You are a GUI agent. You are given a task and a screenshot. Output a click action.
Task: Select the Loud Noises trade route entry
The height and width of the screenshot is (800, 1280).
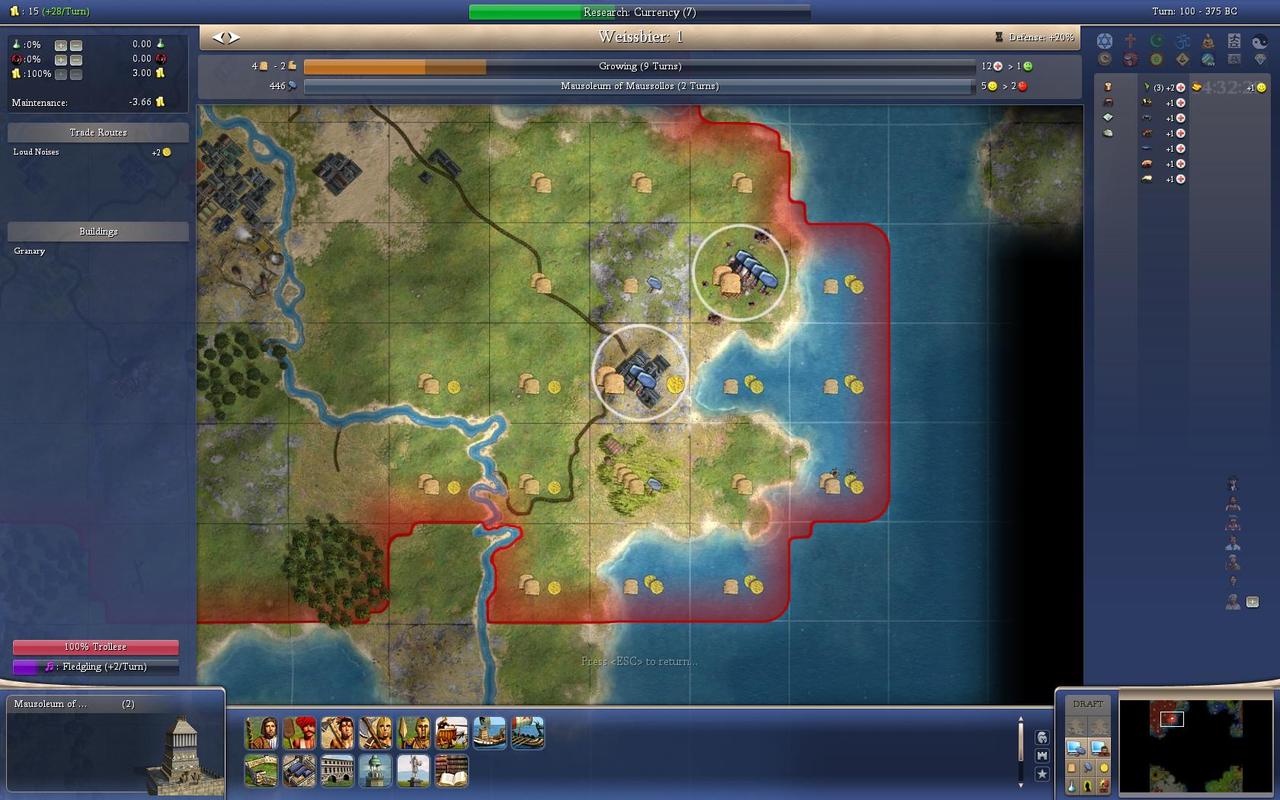click(x=36, y=152)
